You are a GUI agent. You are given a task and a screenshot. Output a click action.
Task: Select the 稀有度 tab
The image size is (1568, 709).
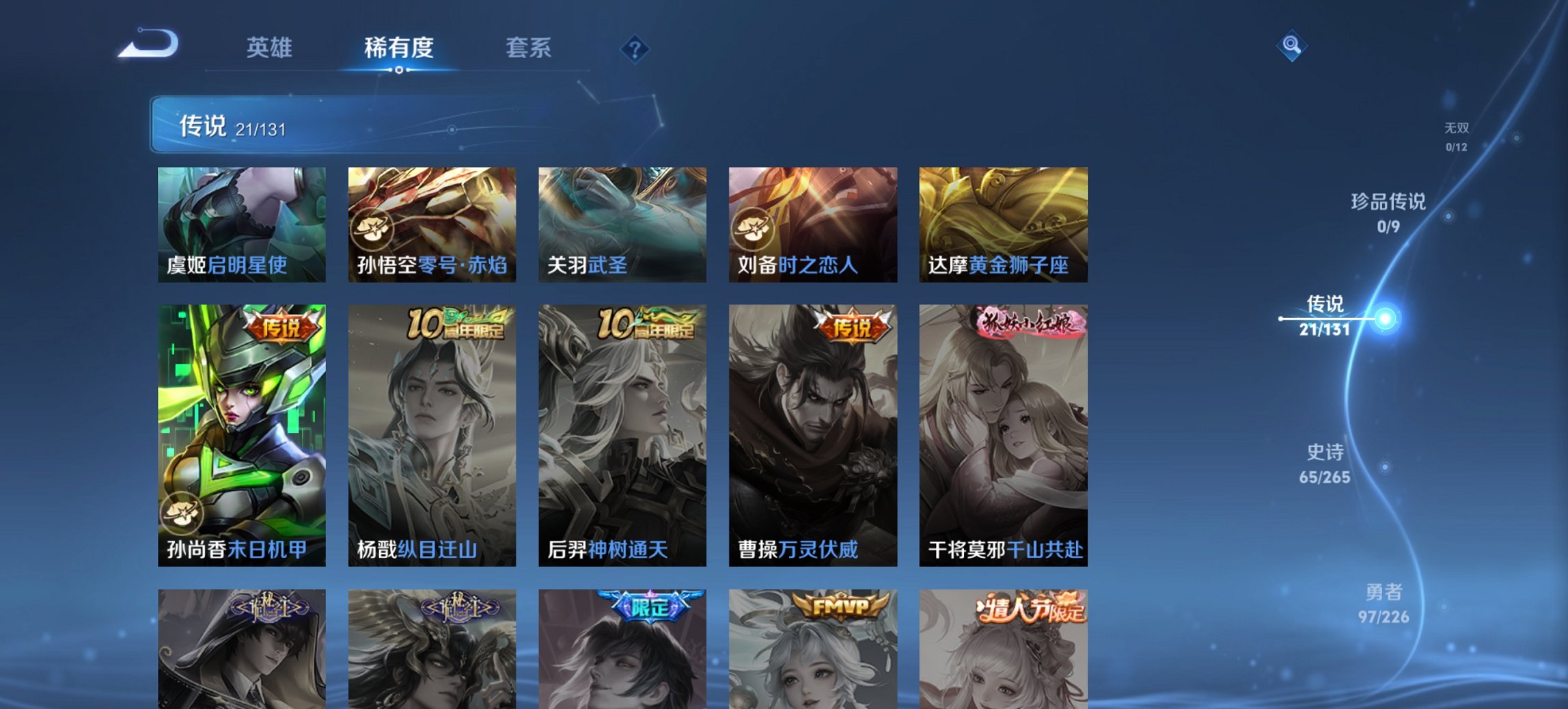point(399,48)
